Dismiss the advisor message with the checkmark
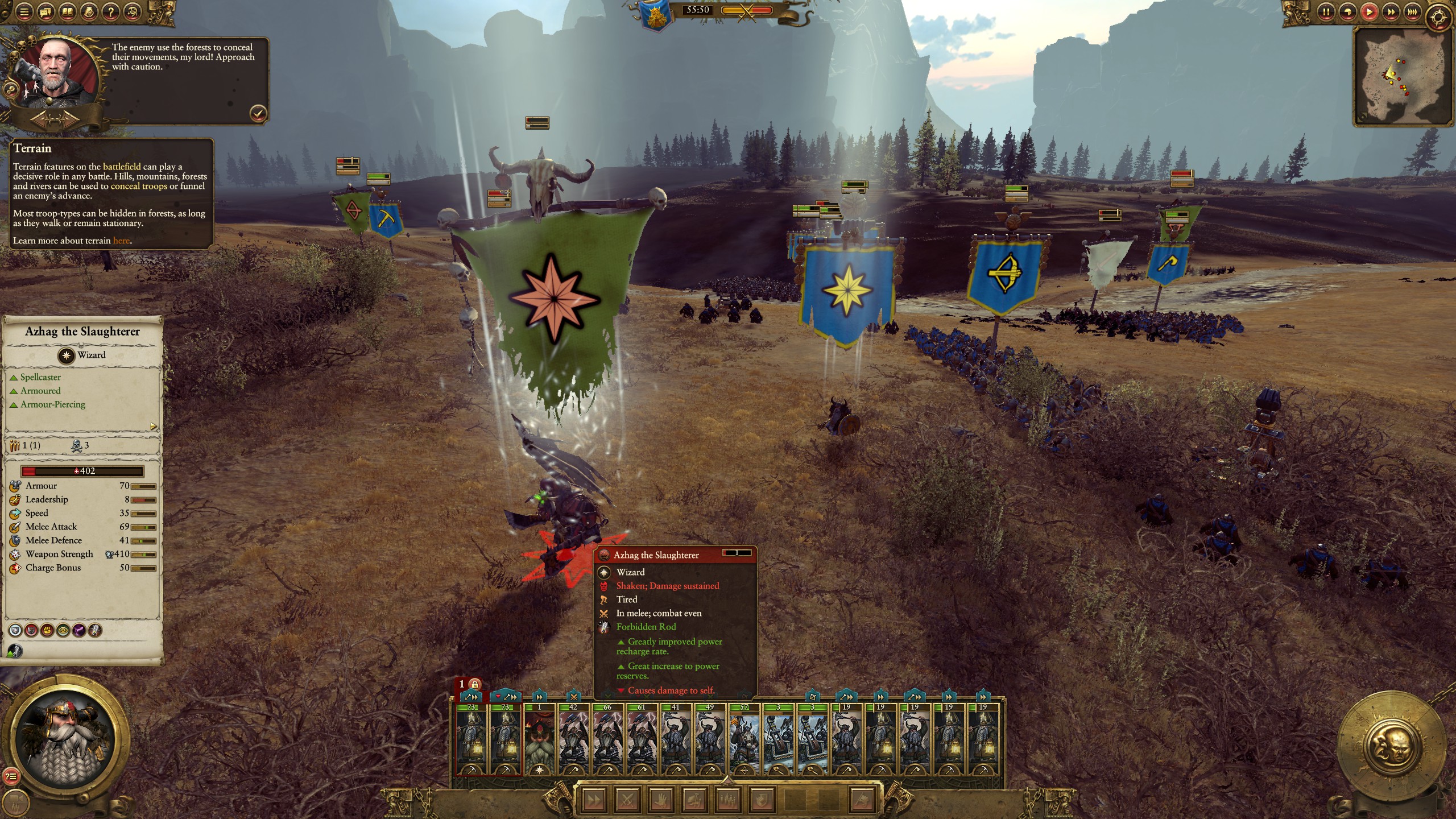This screenshot has width=1456, height=819. 258,113
